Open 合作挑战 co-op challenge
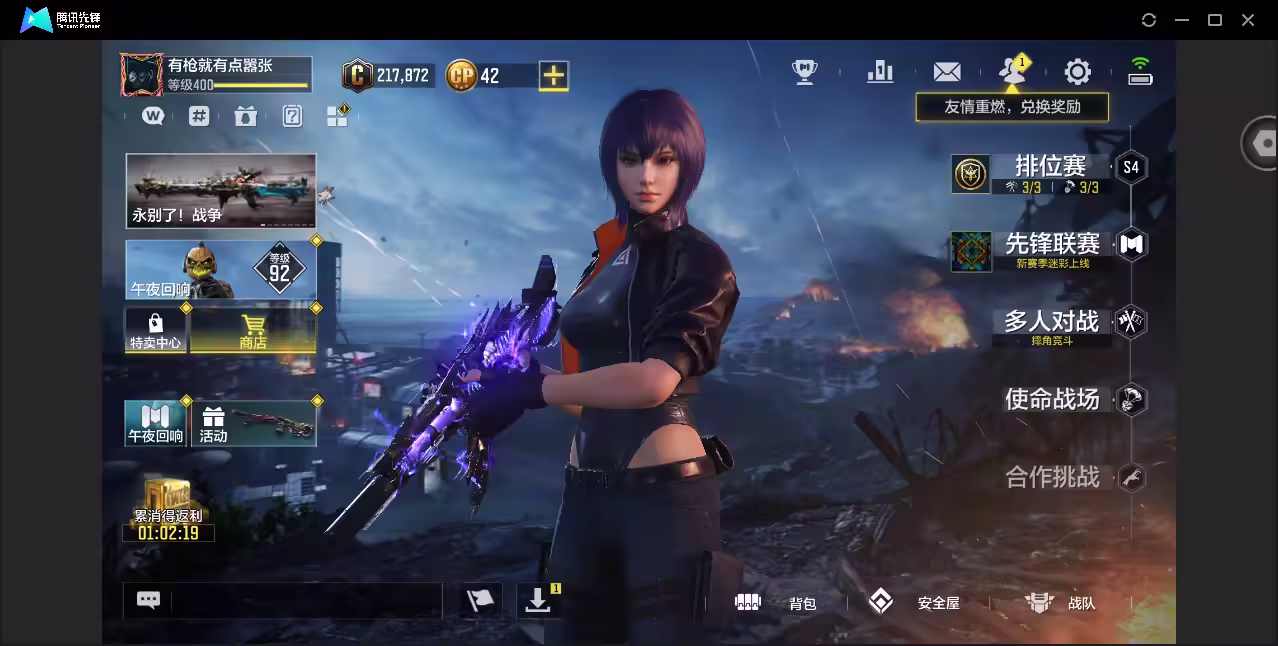1278x646 pixels. pos(1052,477)
